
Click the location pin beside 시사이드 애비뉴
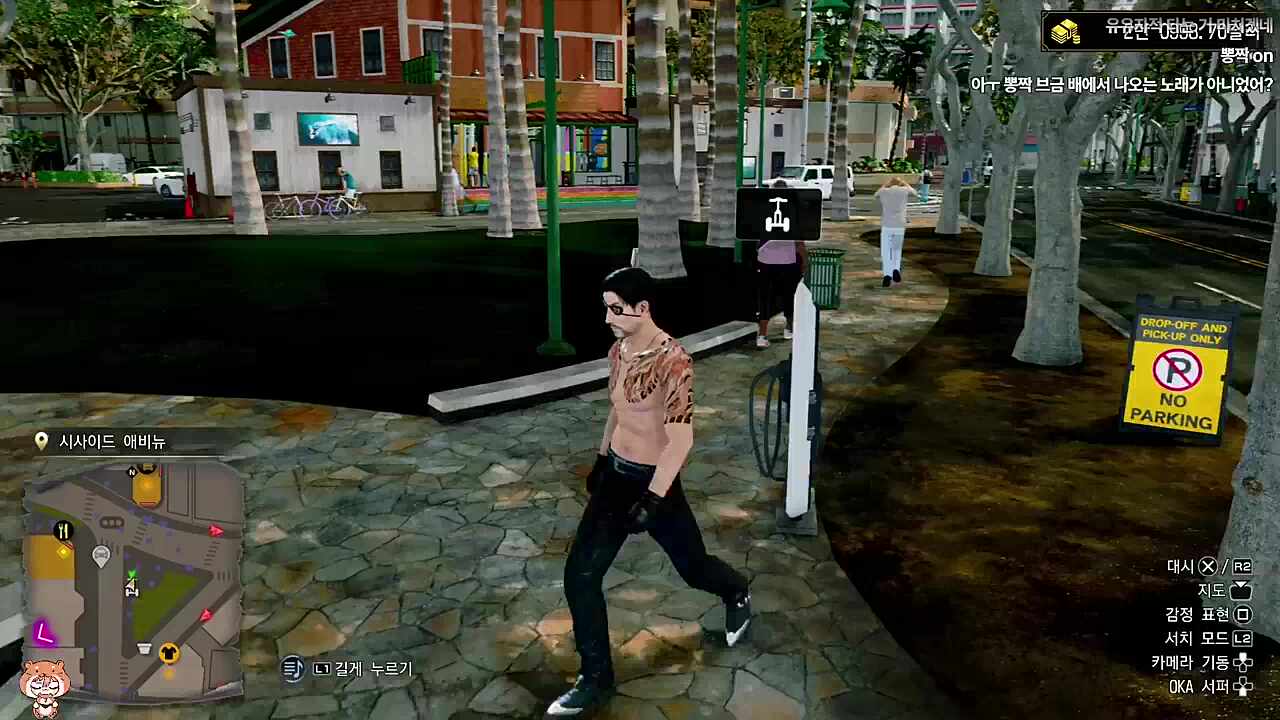click(x=41, y=441)
